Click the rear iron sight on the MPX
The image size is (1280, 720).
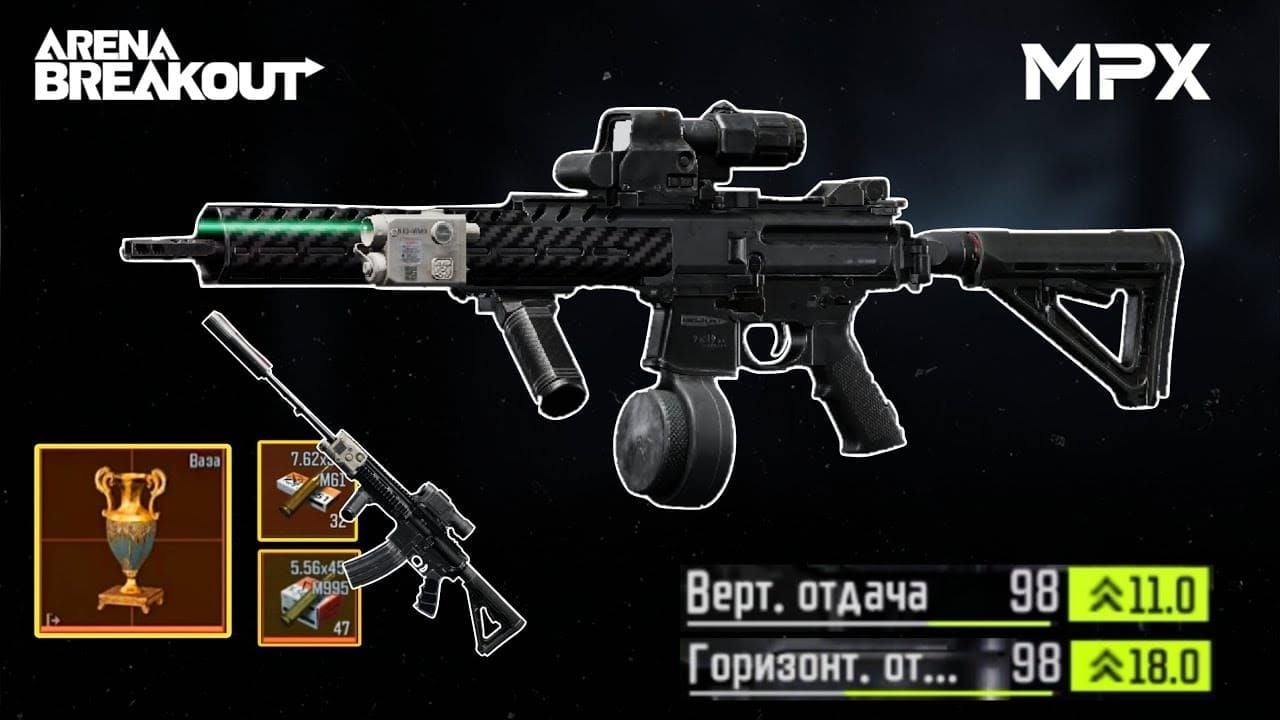coord(850,190)
